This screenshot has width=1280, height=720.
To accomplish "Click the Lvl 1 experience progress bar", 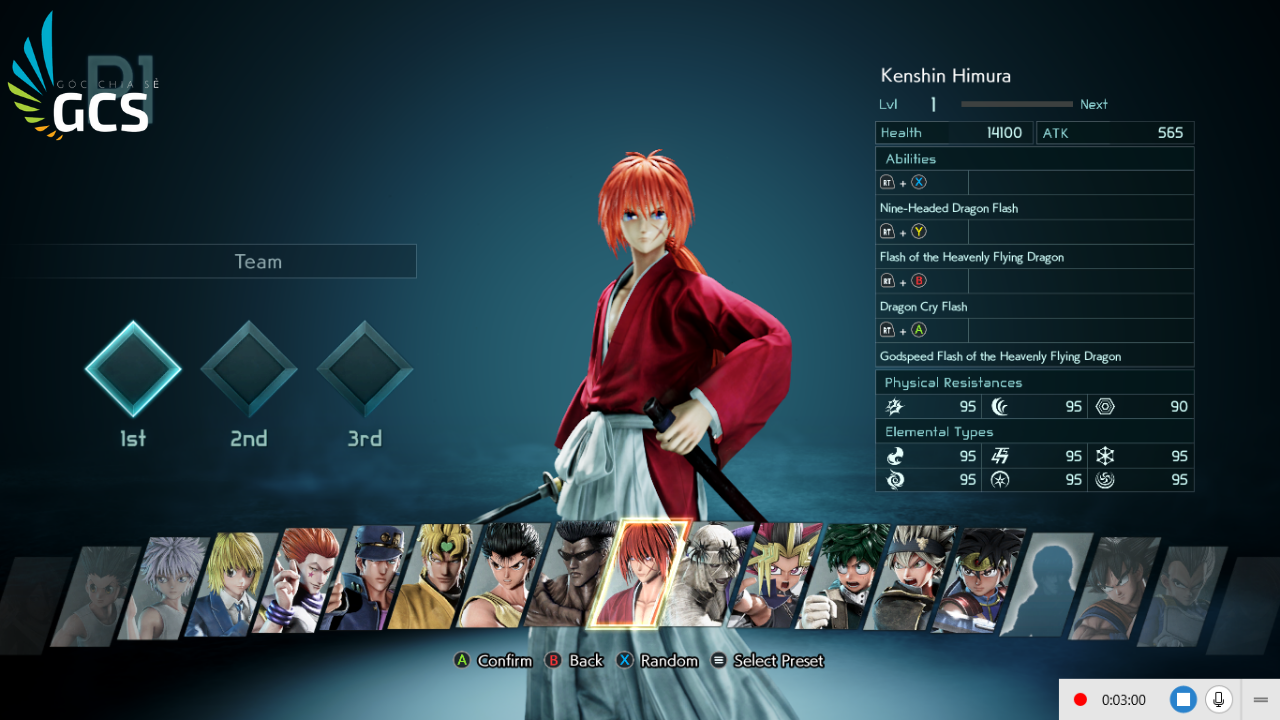I will tap(1016, 104).
